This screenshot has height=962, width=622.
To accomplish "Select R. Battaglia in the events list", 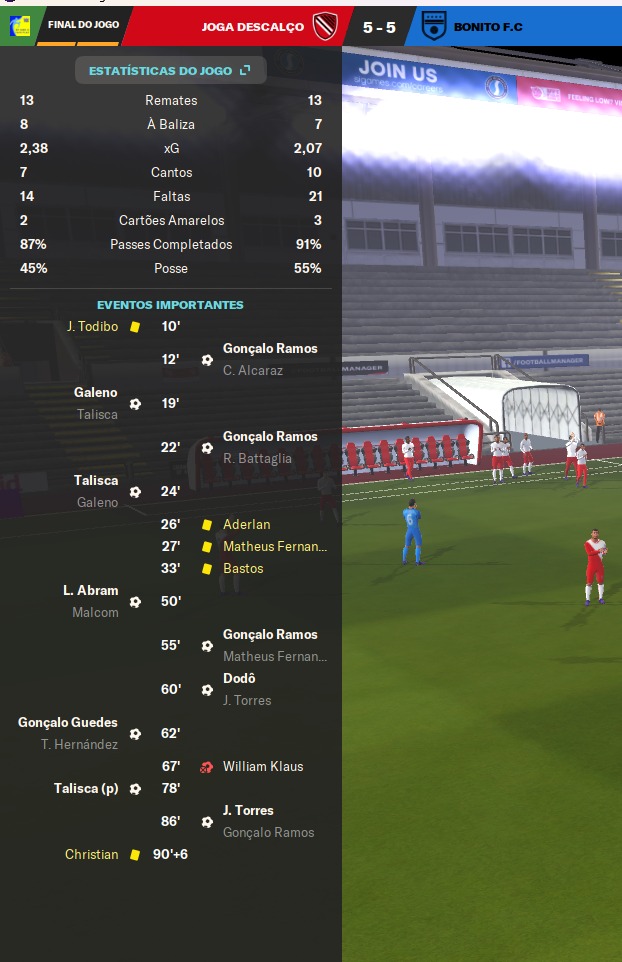I will (x=257, y=458).
